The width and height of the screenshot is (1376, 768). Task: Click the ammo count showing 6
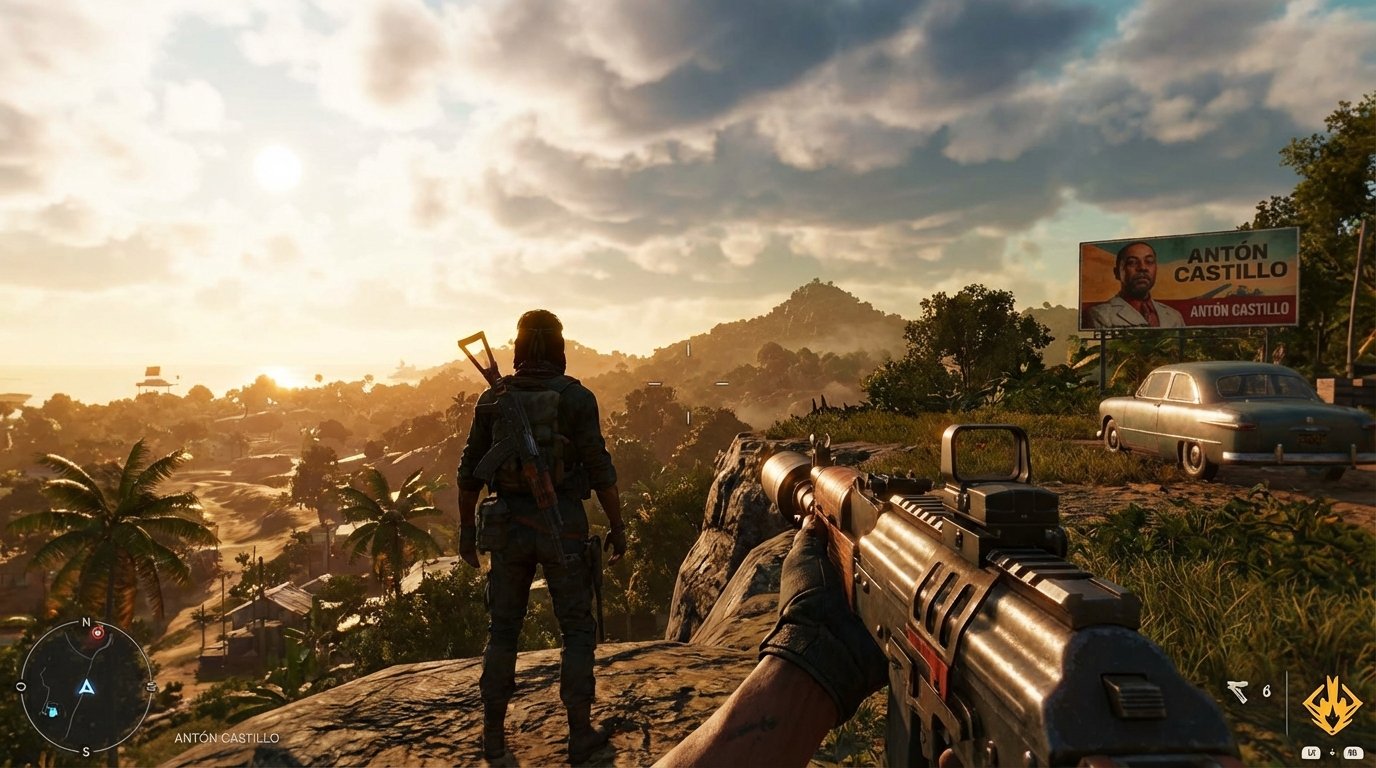point(1266,691)
